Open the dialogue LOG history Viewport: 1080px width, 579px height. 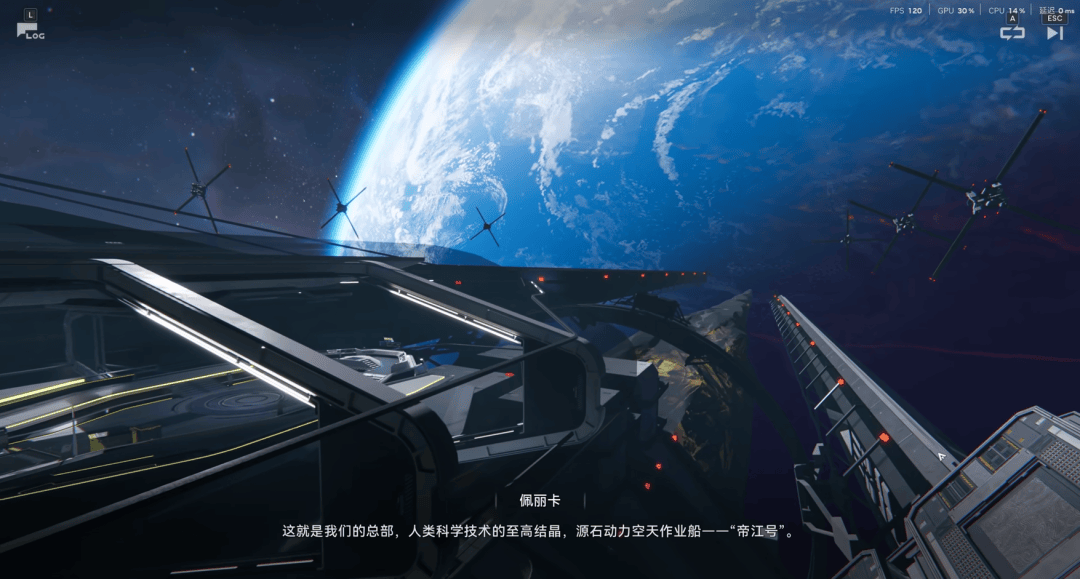29,29
